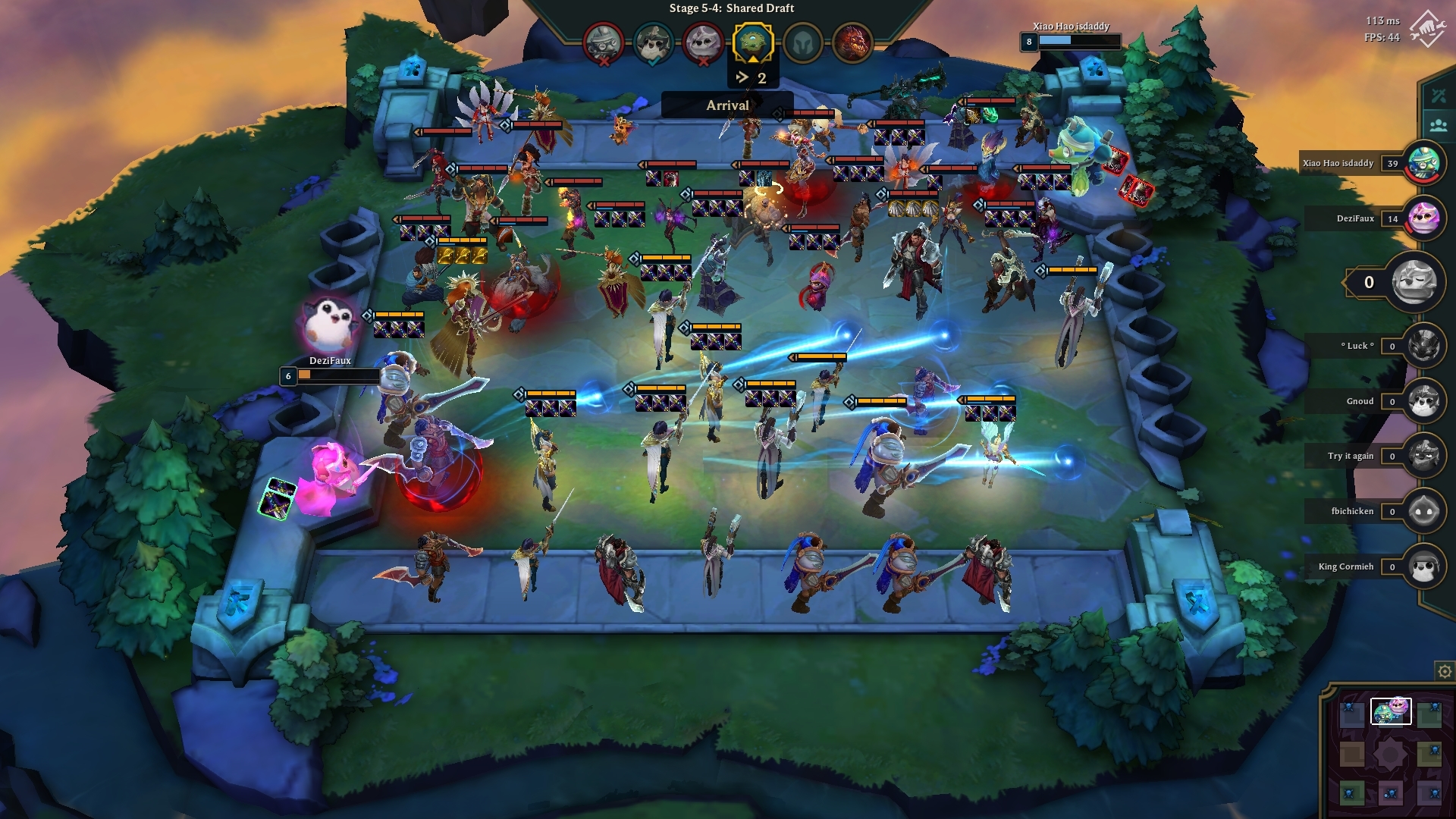This screenshot has height=819, width=1456.
Task: Select the highlighted board thumbnail on the minimap
Action: (1392, 711)
